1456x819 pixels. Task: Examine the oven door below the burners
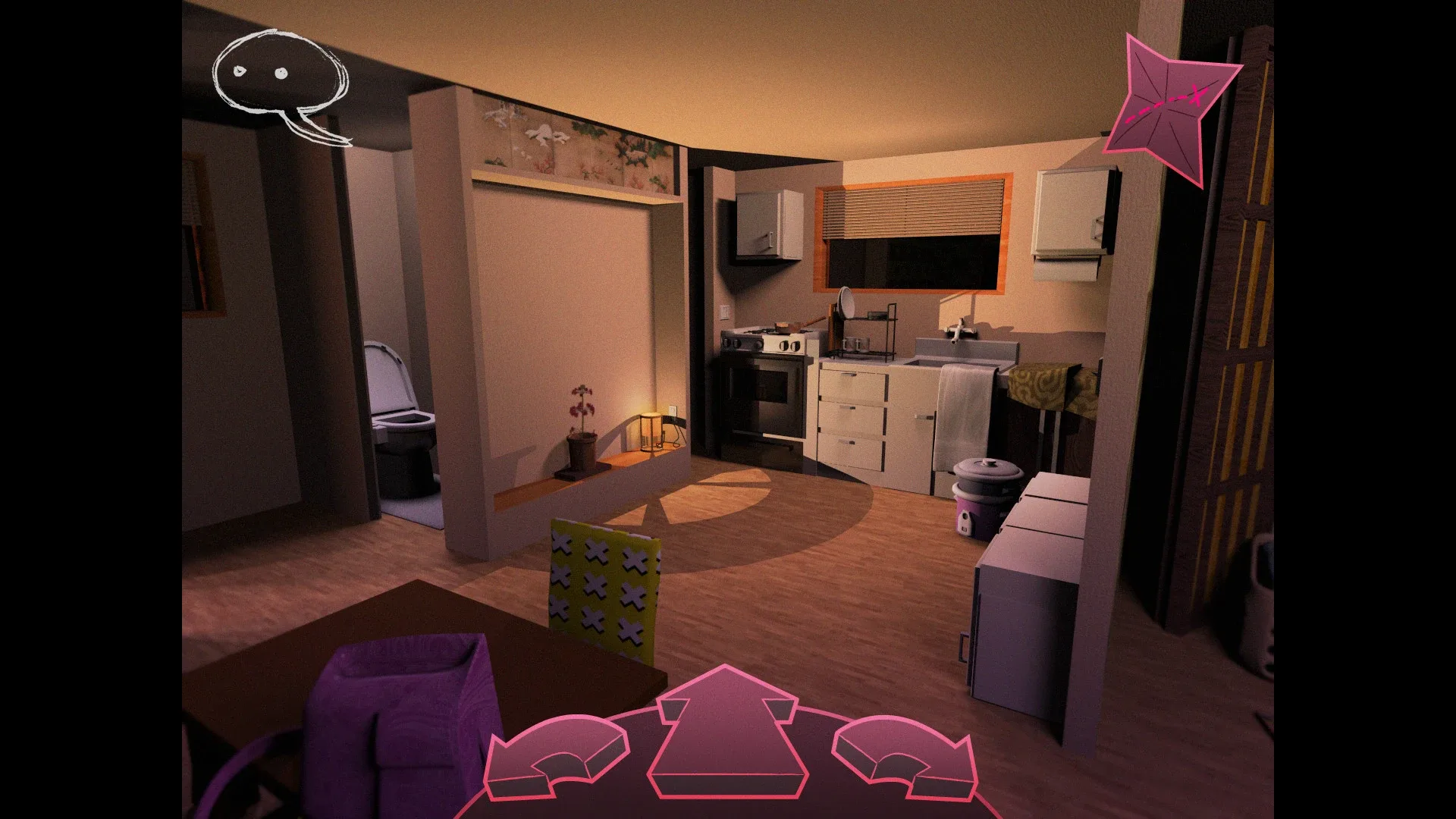766,402
